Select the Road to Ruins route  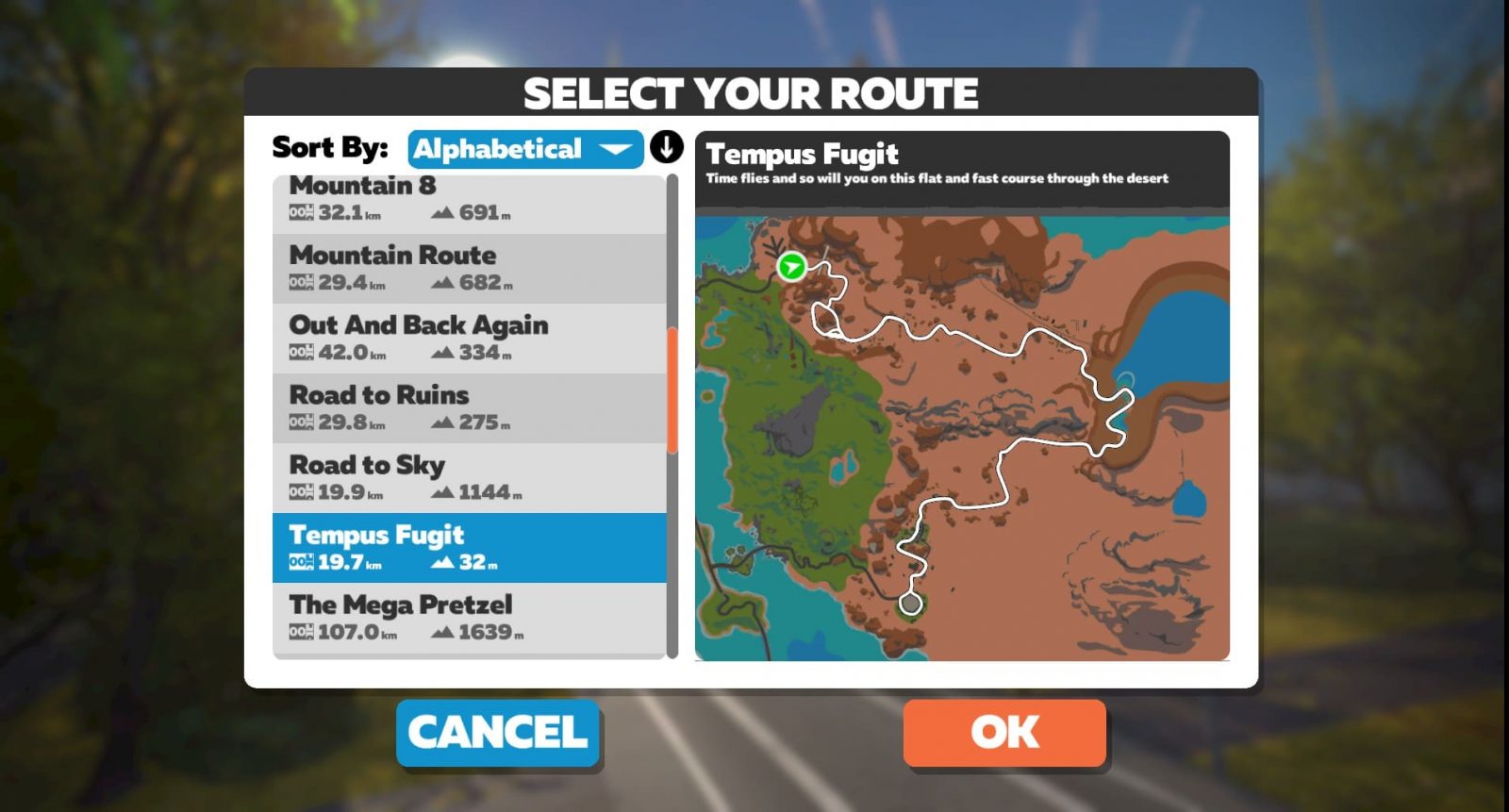469,407
